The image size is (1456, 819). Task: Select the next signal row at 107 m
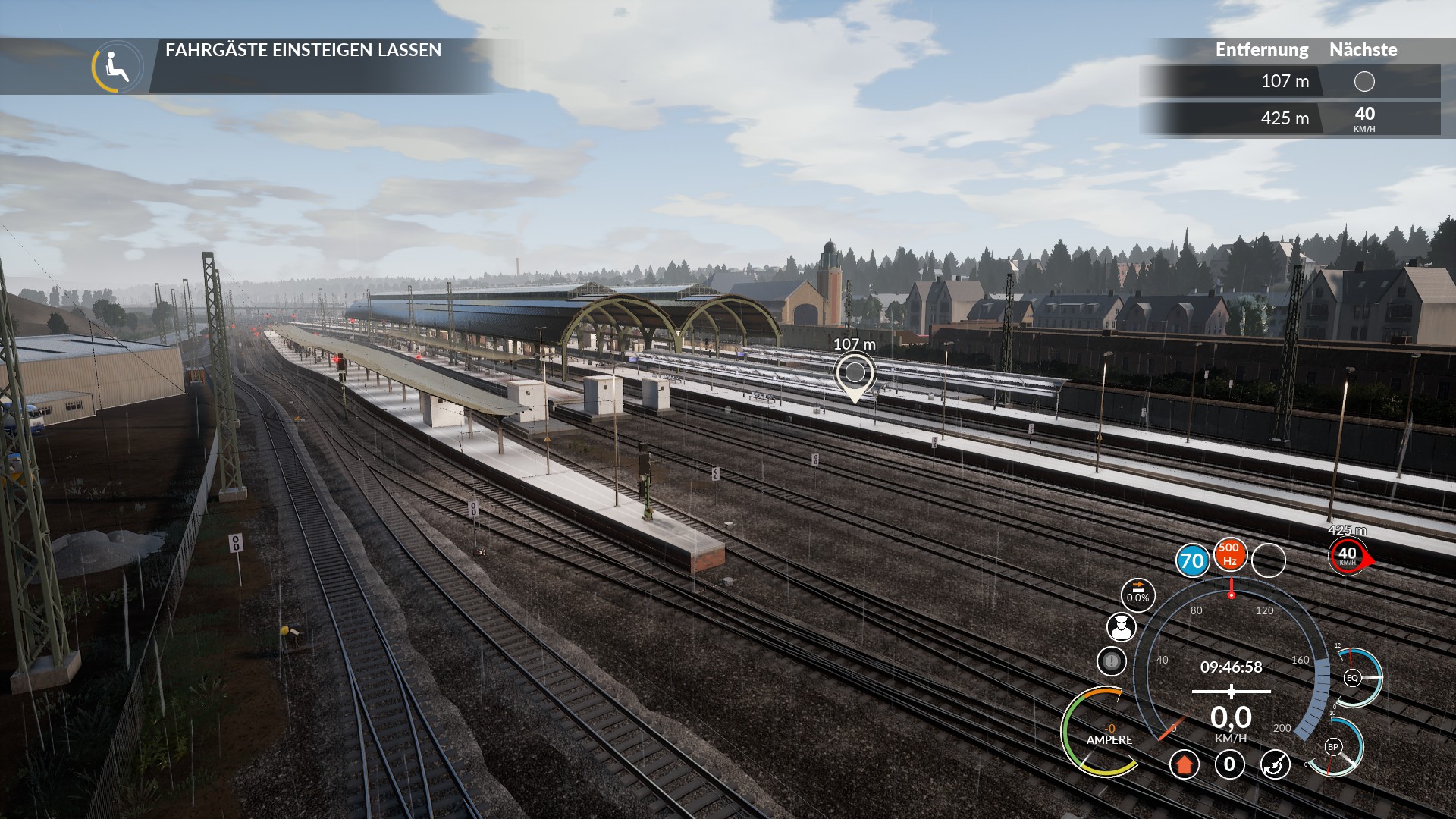click(x=1289, y=81)
